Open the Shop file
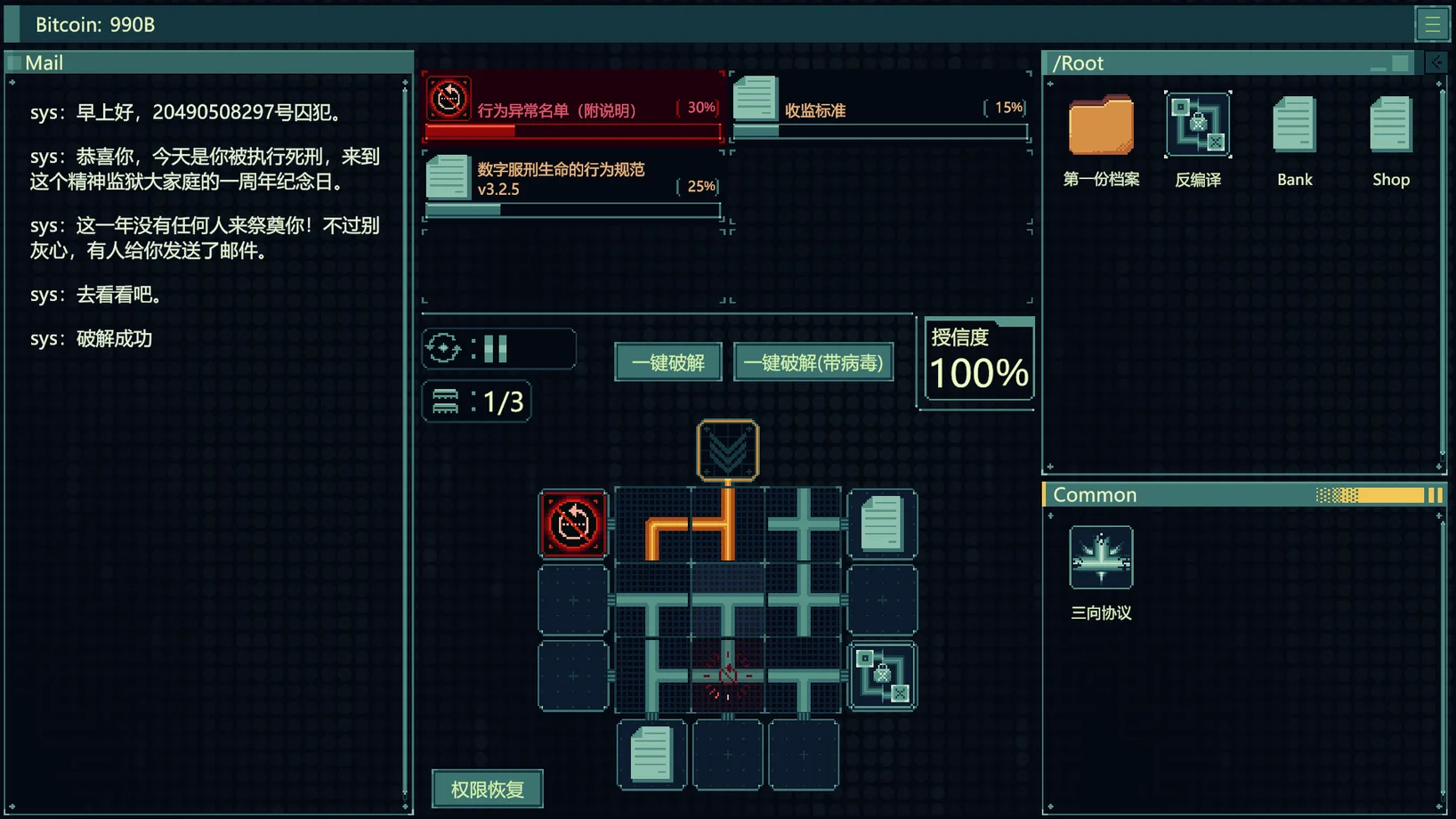The width and height of the screenshot is (1456, 819). click(1390, 127)
